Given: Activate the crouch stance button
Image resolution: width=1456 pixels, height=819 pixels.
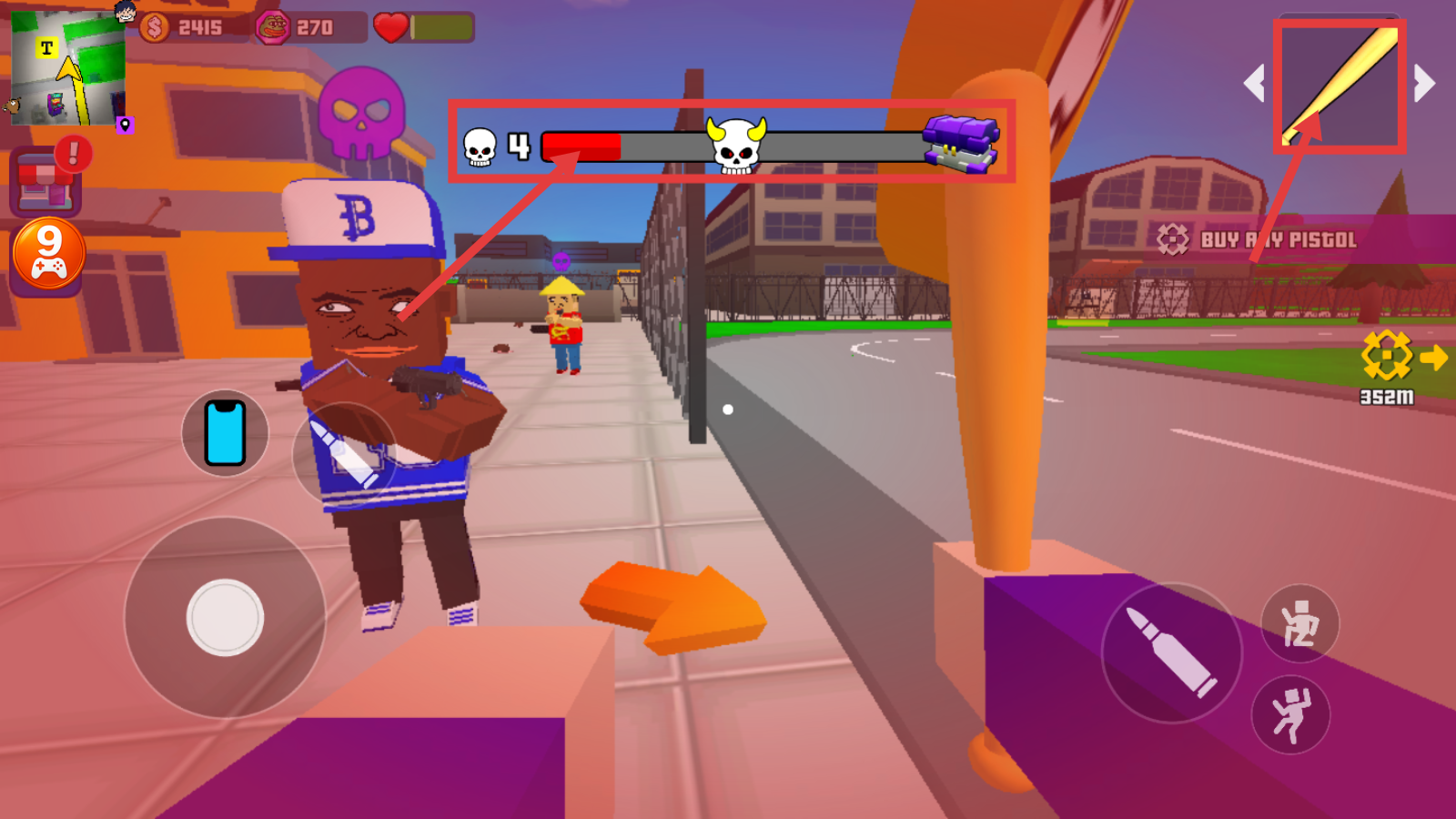Looking at the screenshot, I should click(1299, 623).
